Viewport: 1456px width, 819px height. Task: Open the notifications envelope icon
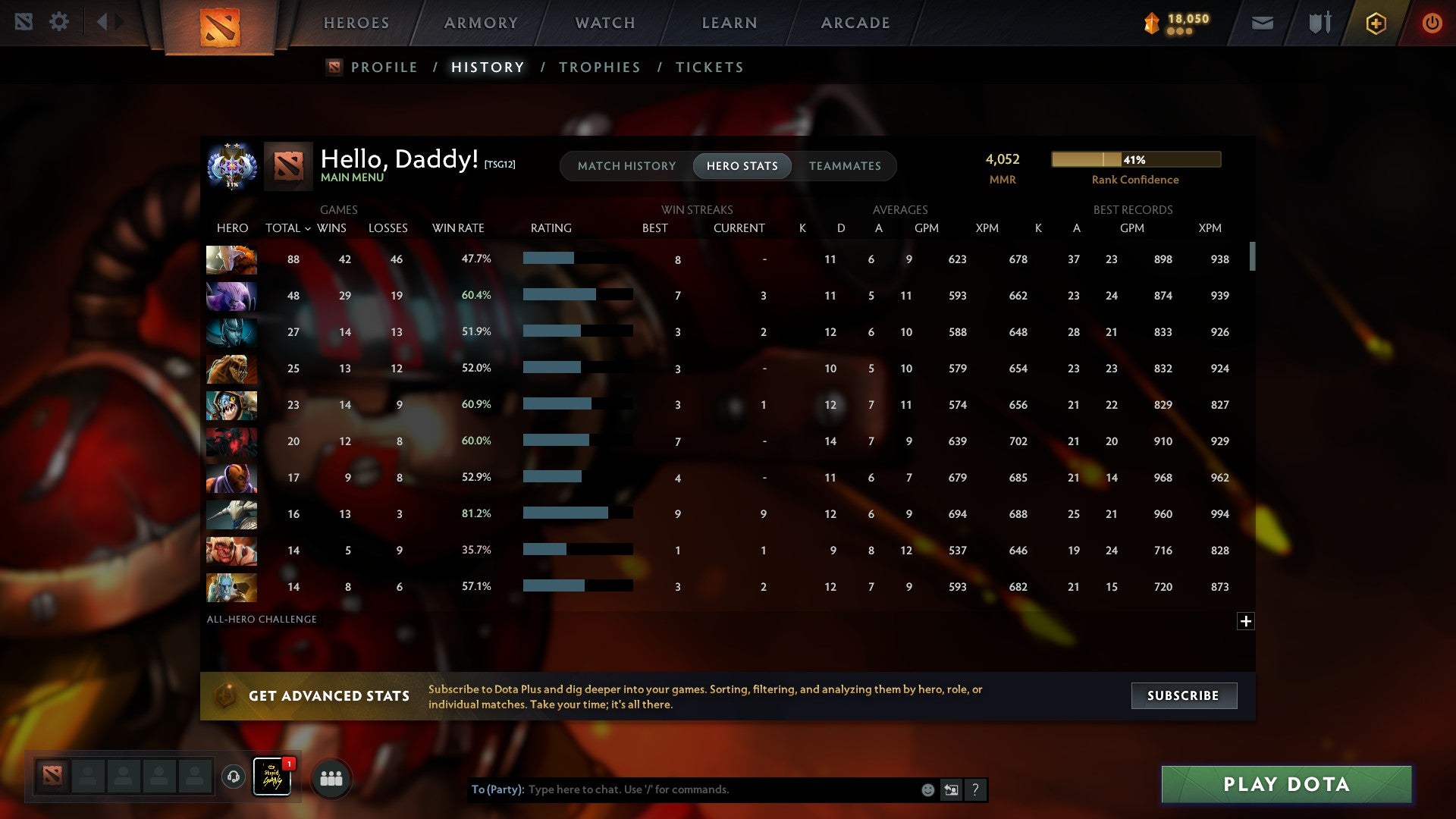(x=1261, y=23)
